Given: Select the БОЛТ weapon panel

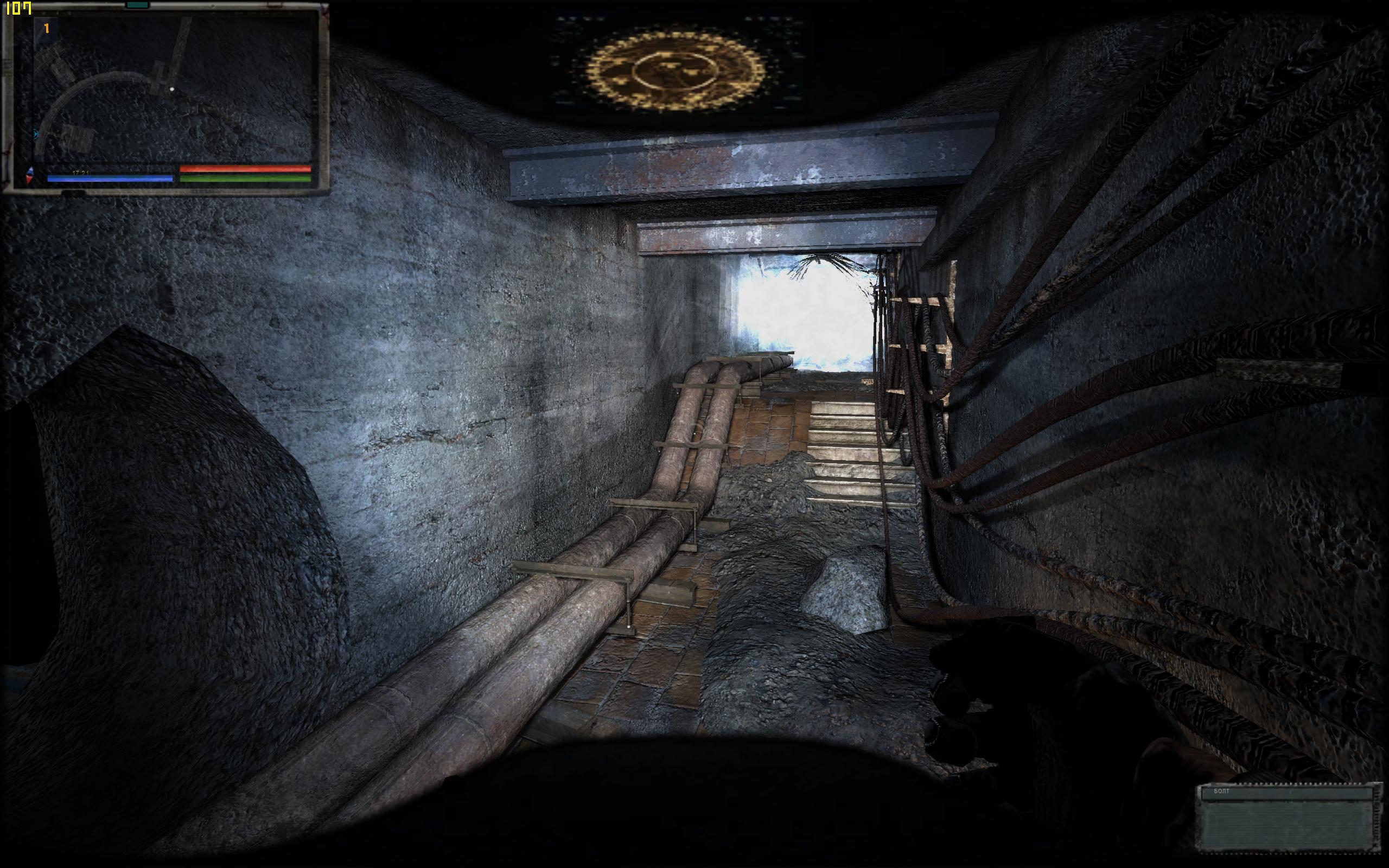Looking at the screenshot, I should [1288, 818].
